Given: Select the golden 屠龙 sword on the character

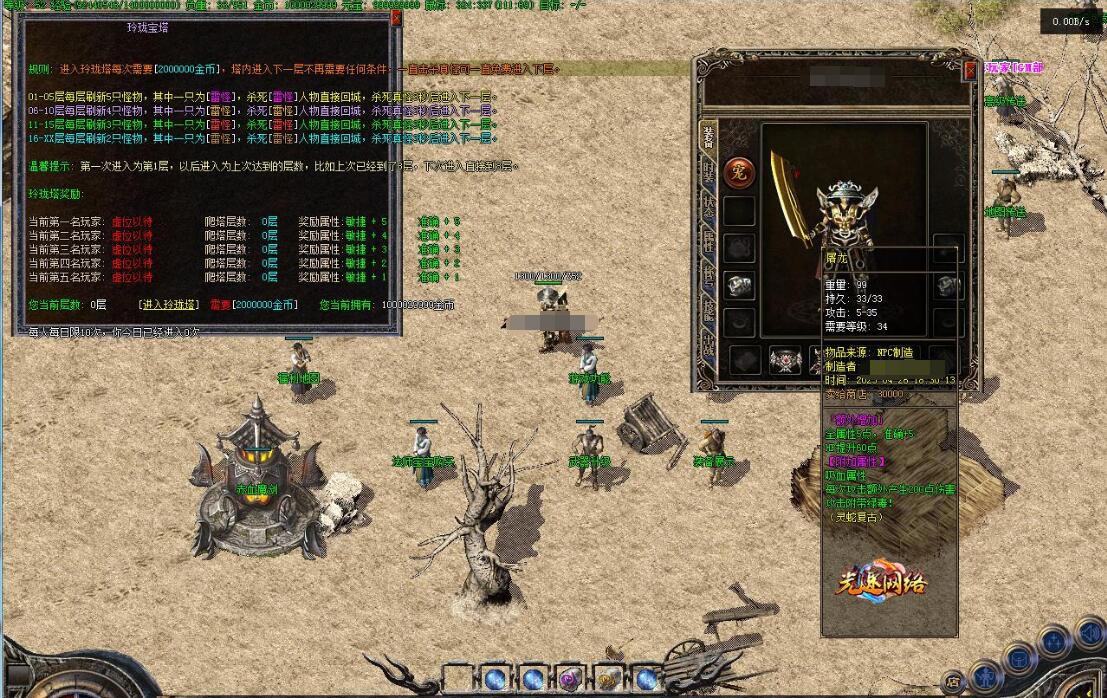Looking at the screenshot, I should [x=790, y=198].
